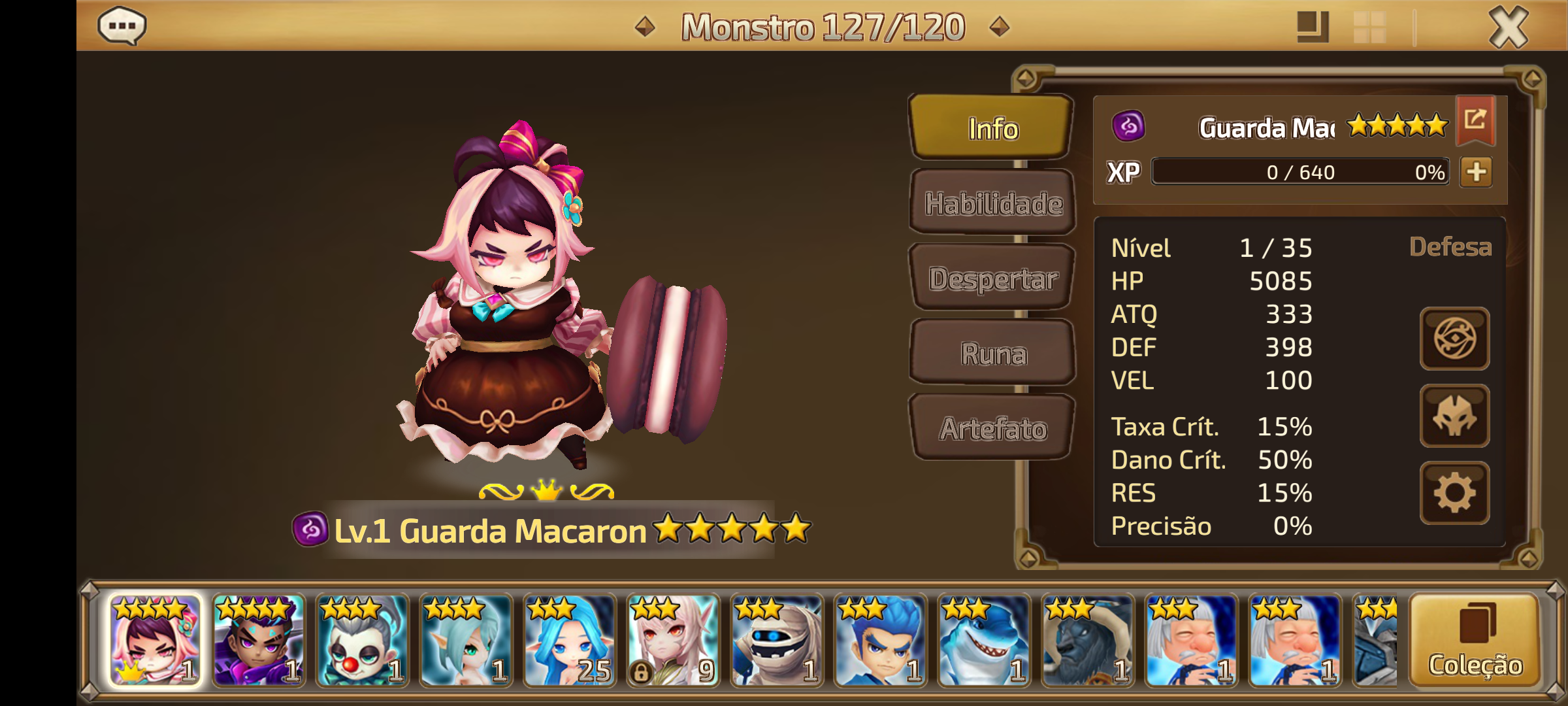Share monster via the red bookmark icon

pyautogui.click(x=1475, y=120)
